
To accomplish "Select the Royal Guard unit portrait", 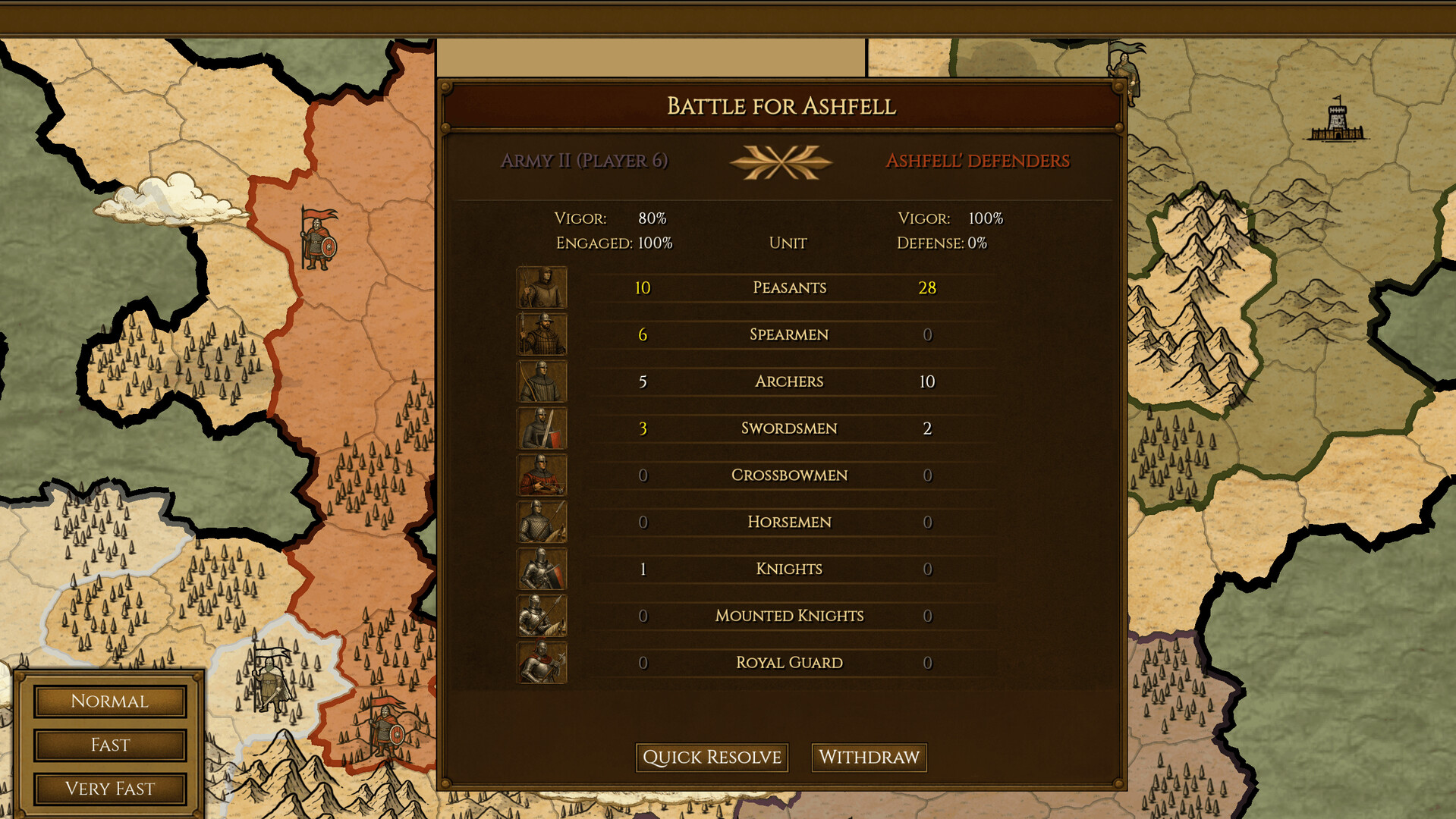I will click(541, 662).
